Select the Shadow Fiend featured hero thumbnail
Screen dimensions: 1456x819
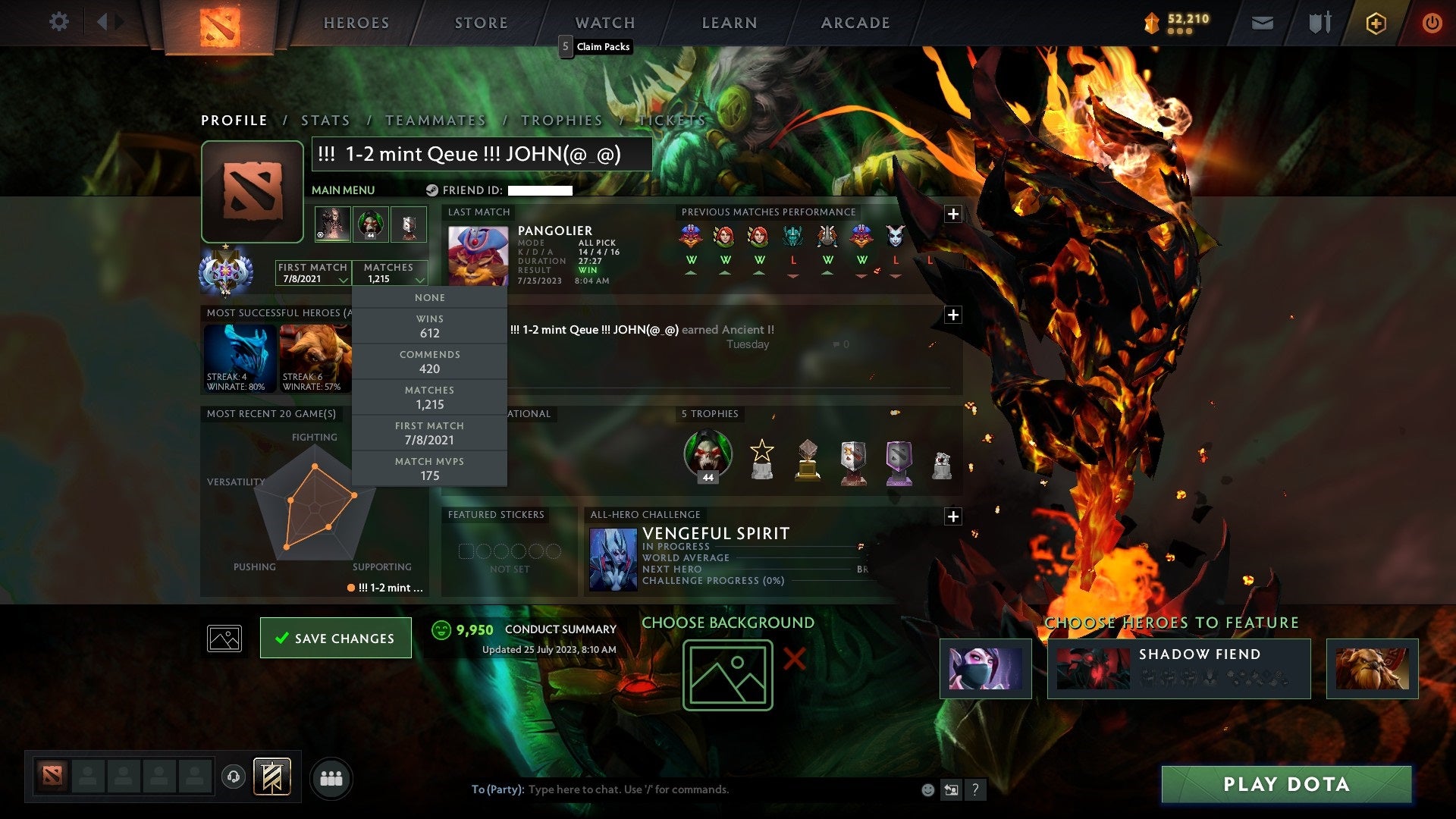coord(1094,669)
